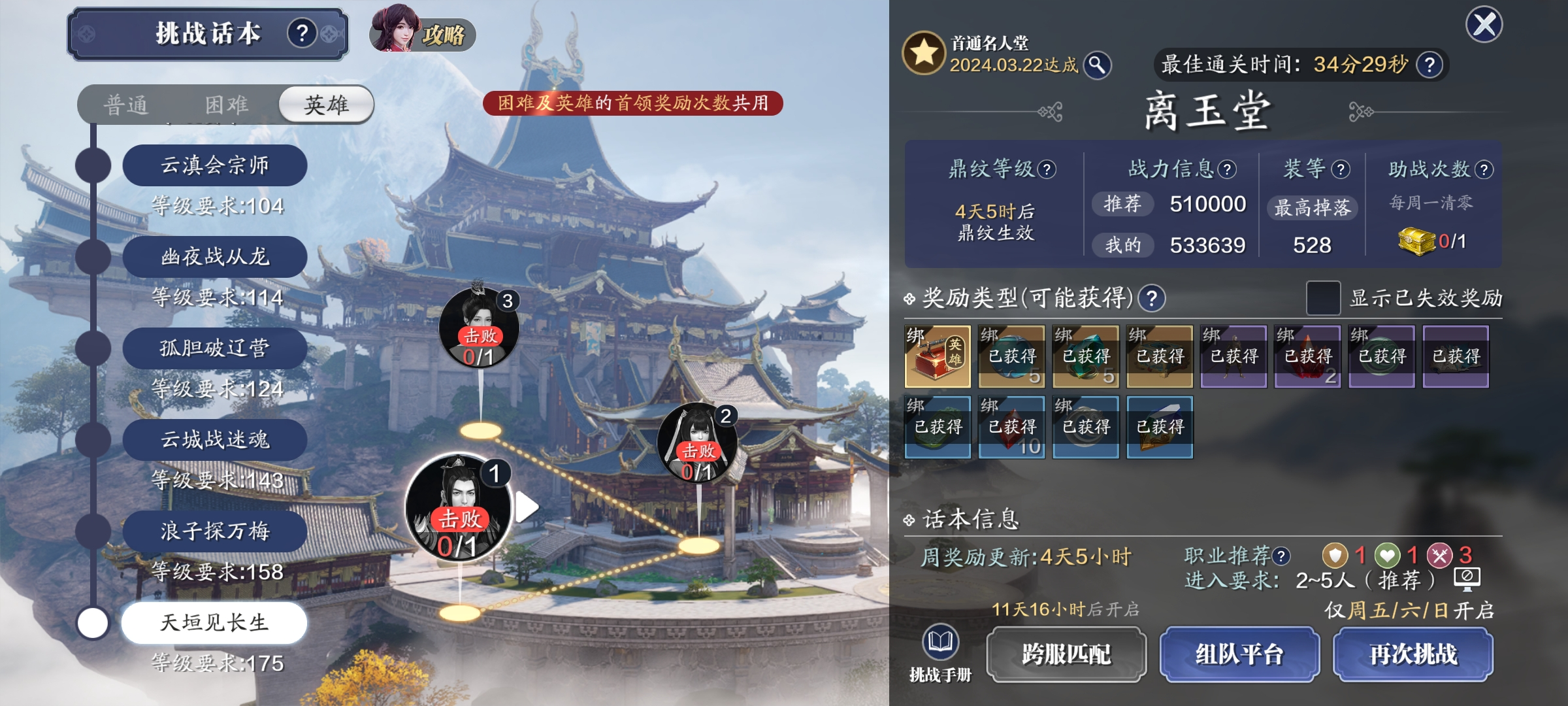Start 再次挑战 to retry the dungeon
1568x706 pixels.
pos(1413,654)
